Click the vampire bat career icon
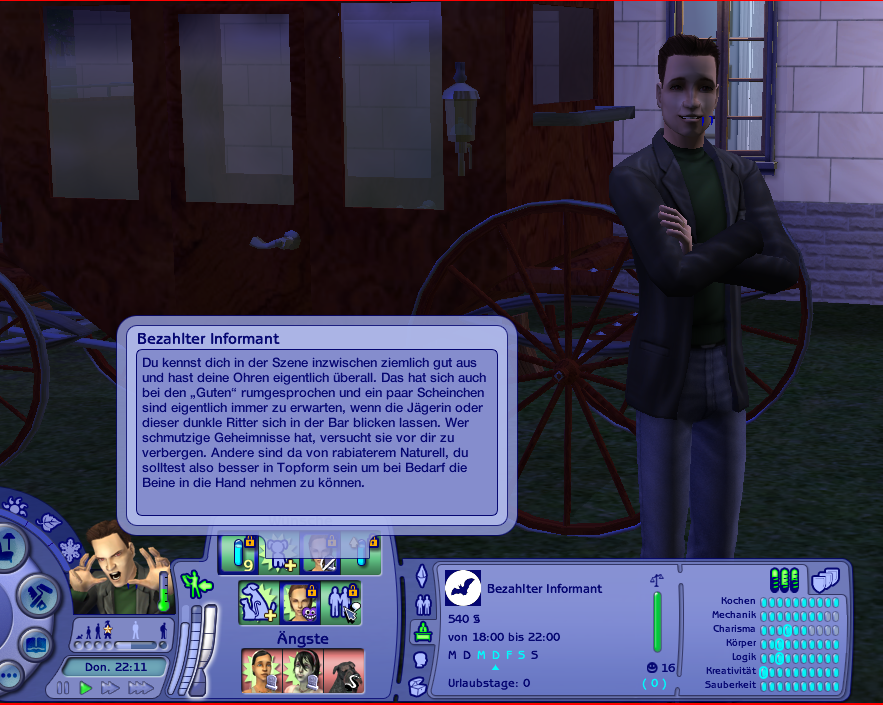This screenshot has width=883, height=705. click(463, 589)
